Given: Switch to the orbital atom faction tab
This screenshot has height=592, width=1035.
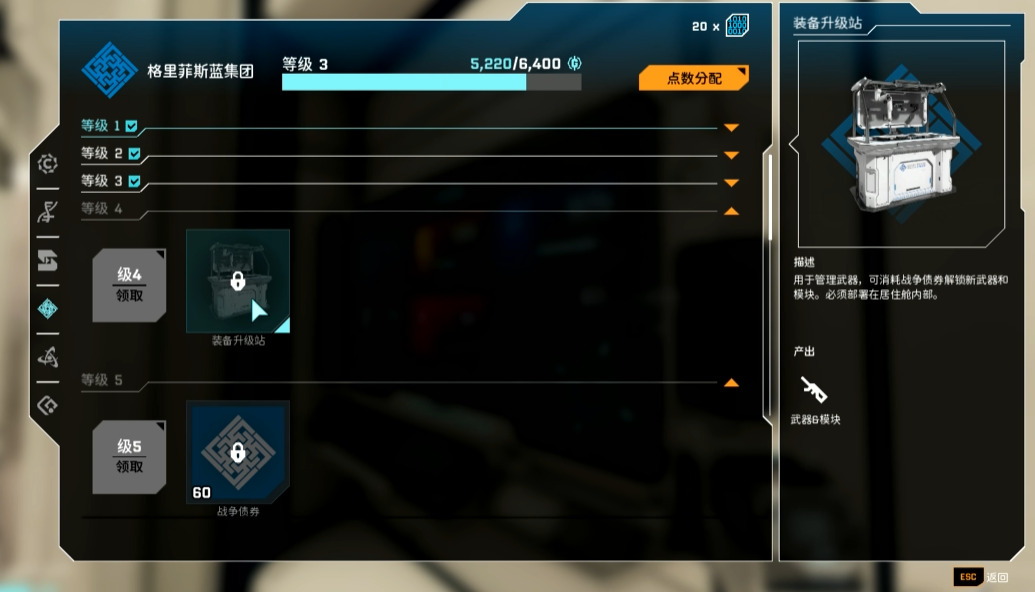Looking at the screenshot, I should [47, 356].
